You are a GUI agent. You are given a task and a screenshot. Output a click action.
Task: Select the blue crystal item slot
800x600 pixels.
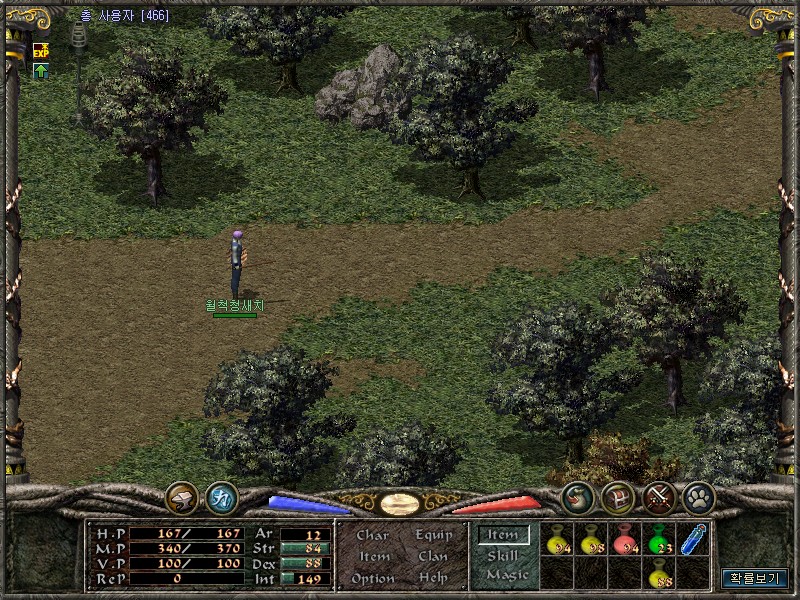[x=692, y=540]
